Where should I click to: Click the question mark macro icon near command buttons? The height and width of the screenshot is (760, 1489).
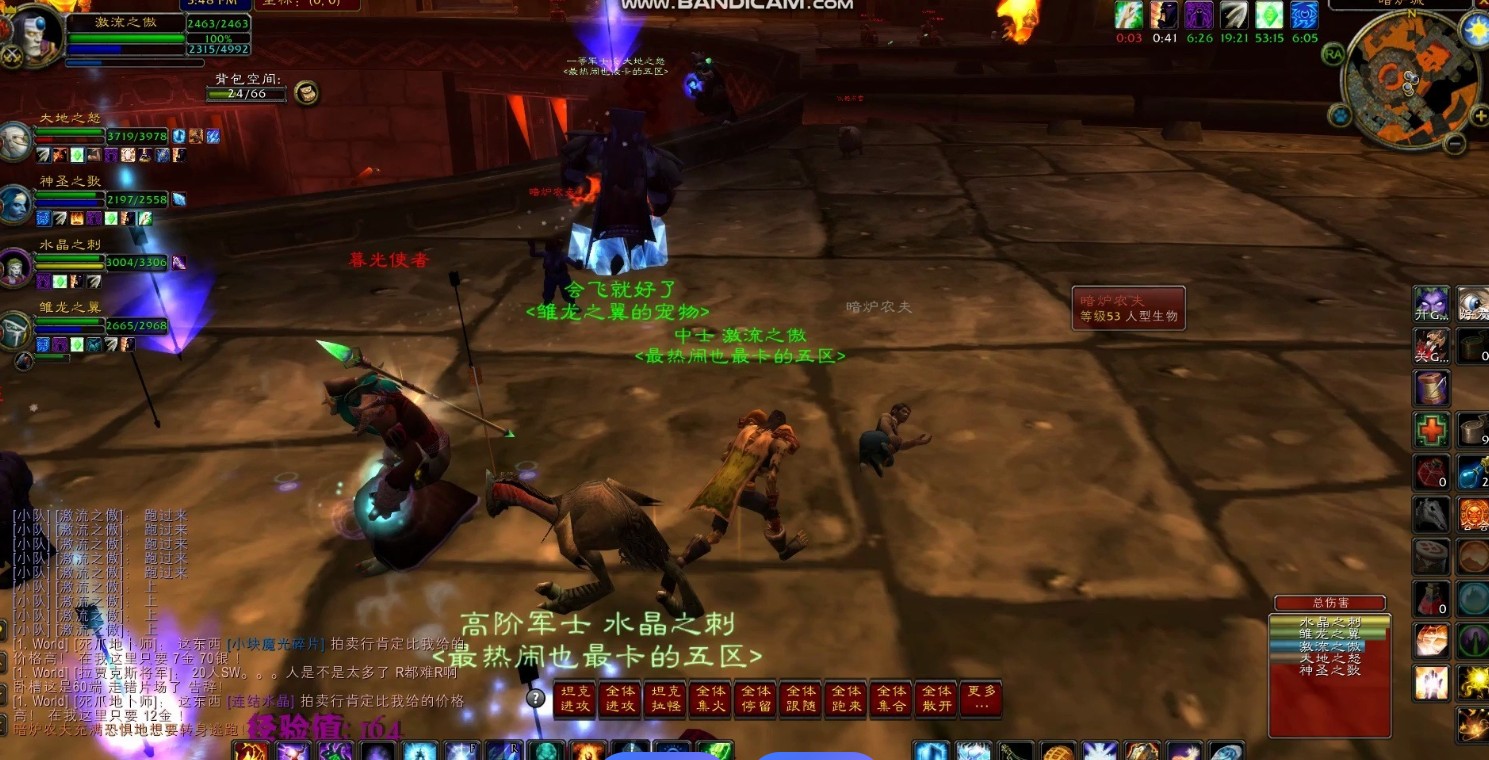[538, 697]
